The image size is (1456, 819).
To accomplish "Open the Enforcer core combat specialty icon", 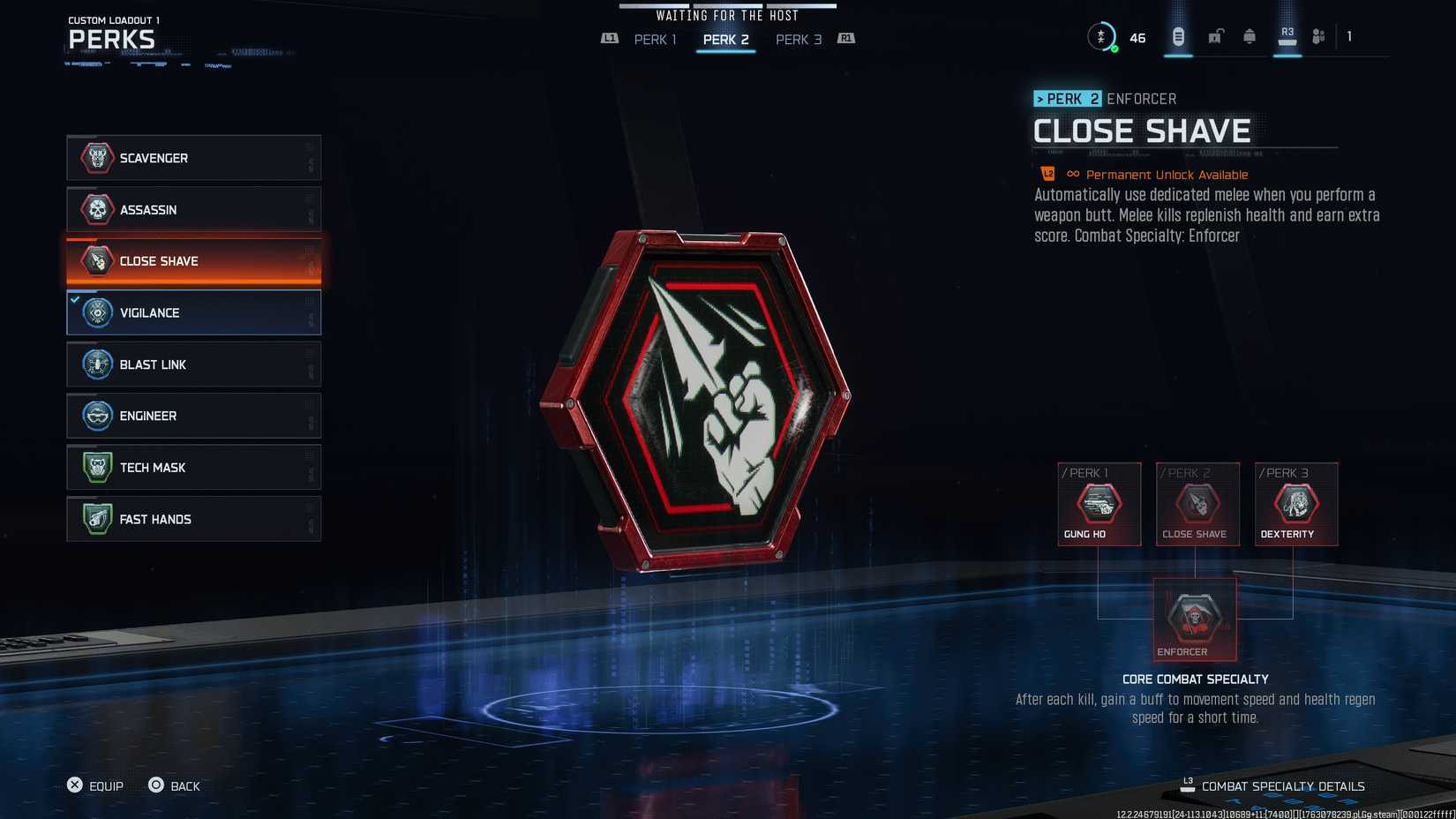I will 1196,618.
